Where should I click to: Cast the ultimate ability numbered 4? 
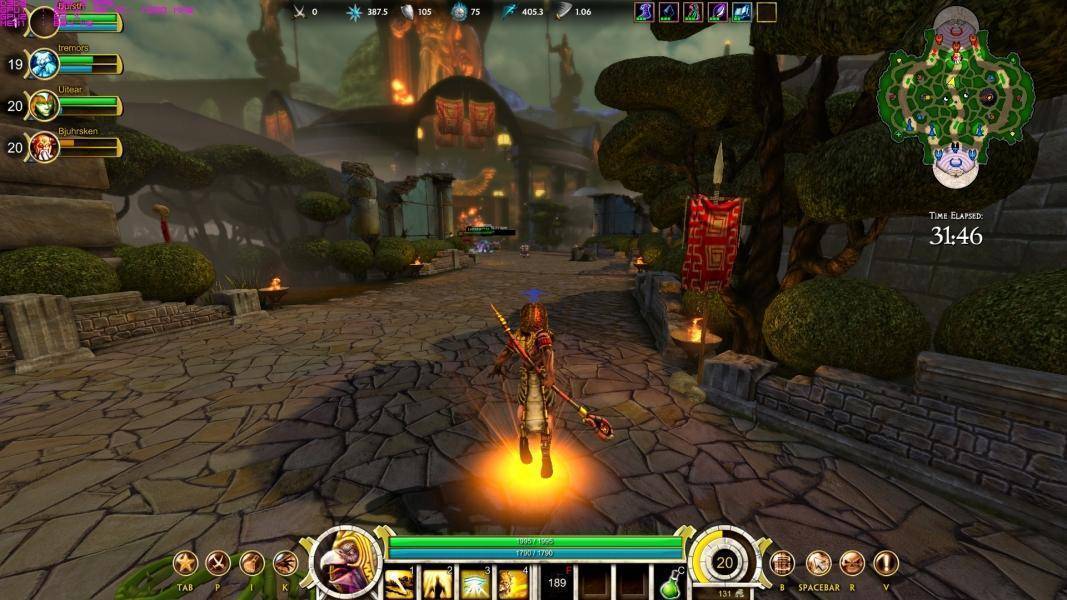coord(513,583)
